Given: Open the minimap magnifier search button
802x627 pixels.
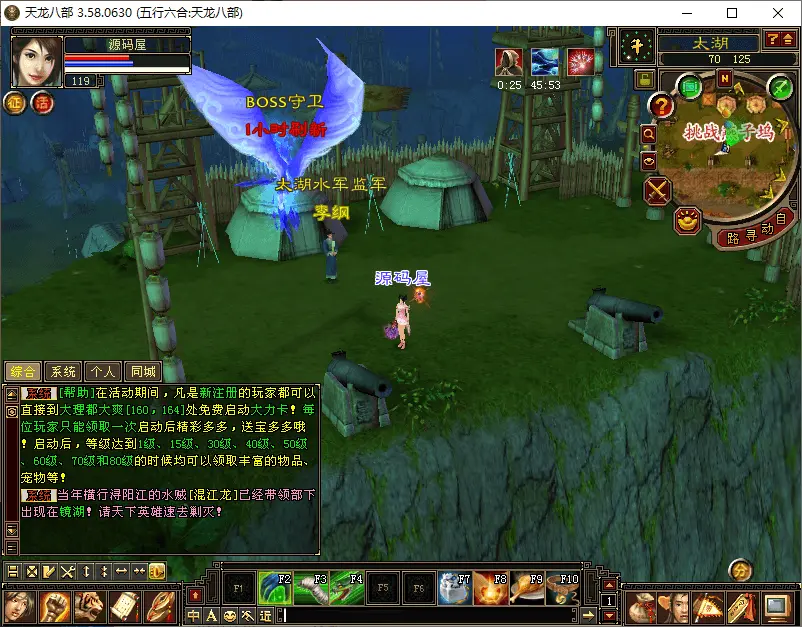Looking at the screenshot, I should (648, 133).
